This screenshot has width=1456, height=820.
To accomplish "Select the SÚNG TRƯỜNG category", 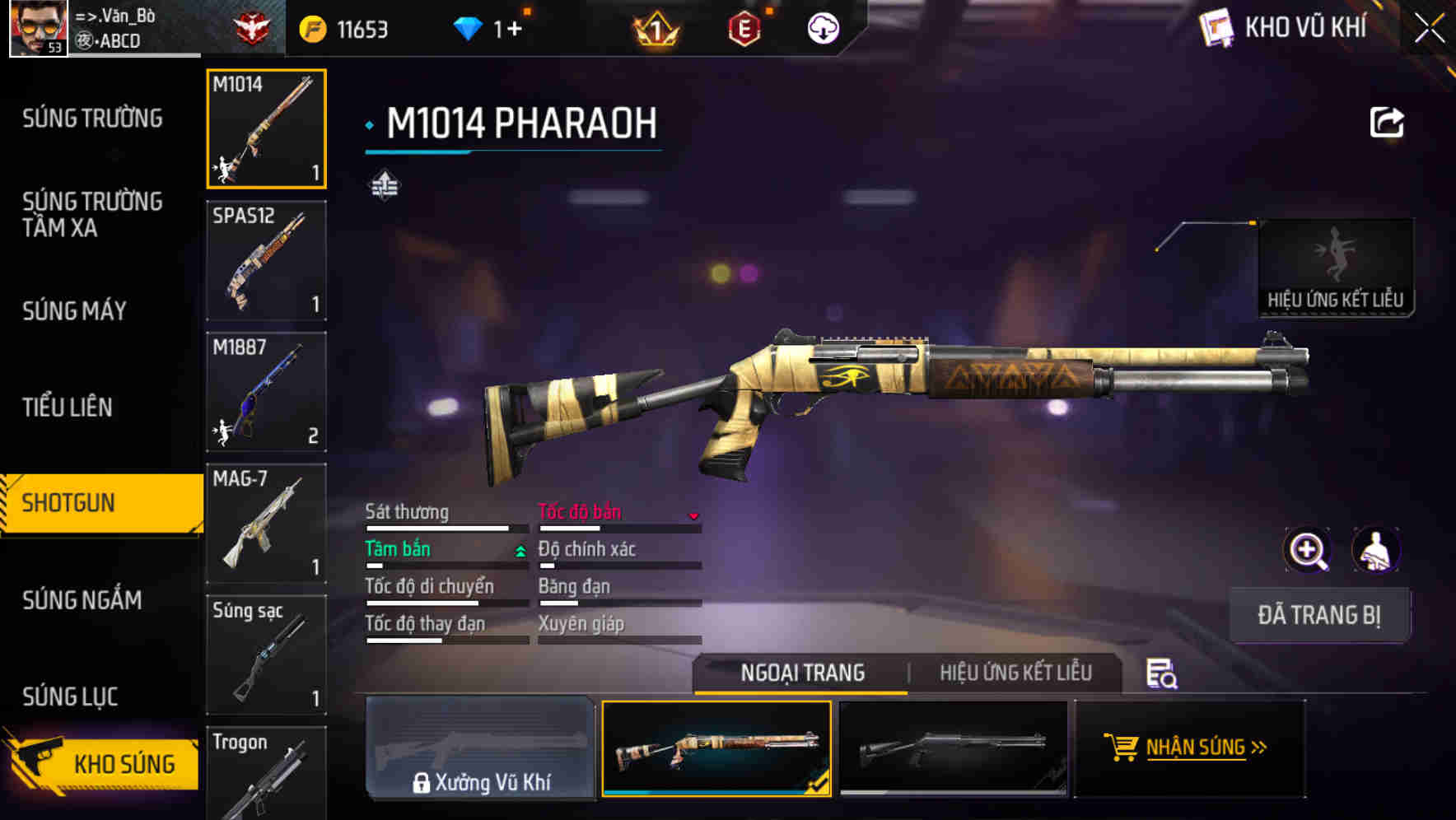I will [x=92, y=119].
